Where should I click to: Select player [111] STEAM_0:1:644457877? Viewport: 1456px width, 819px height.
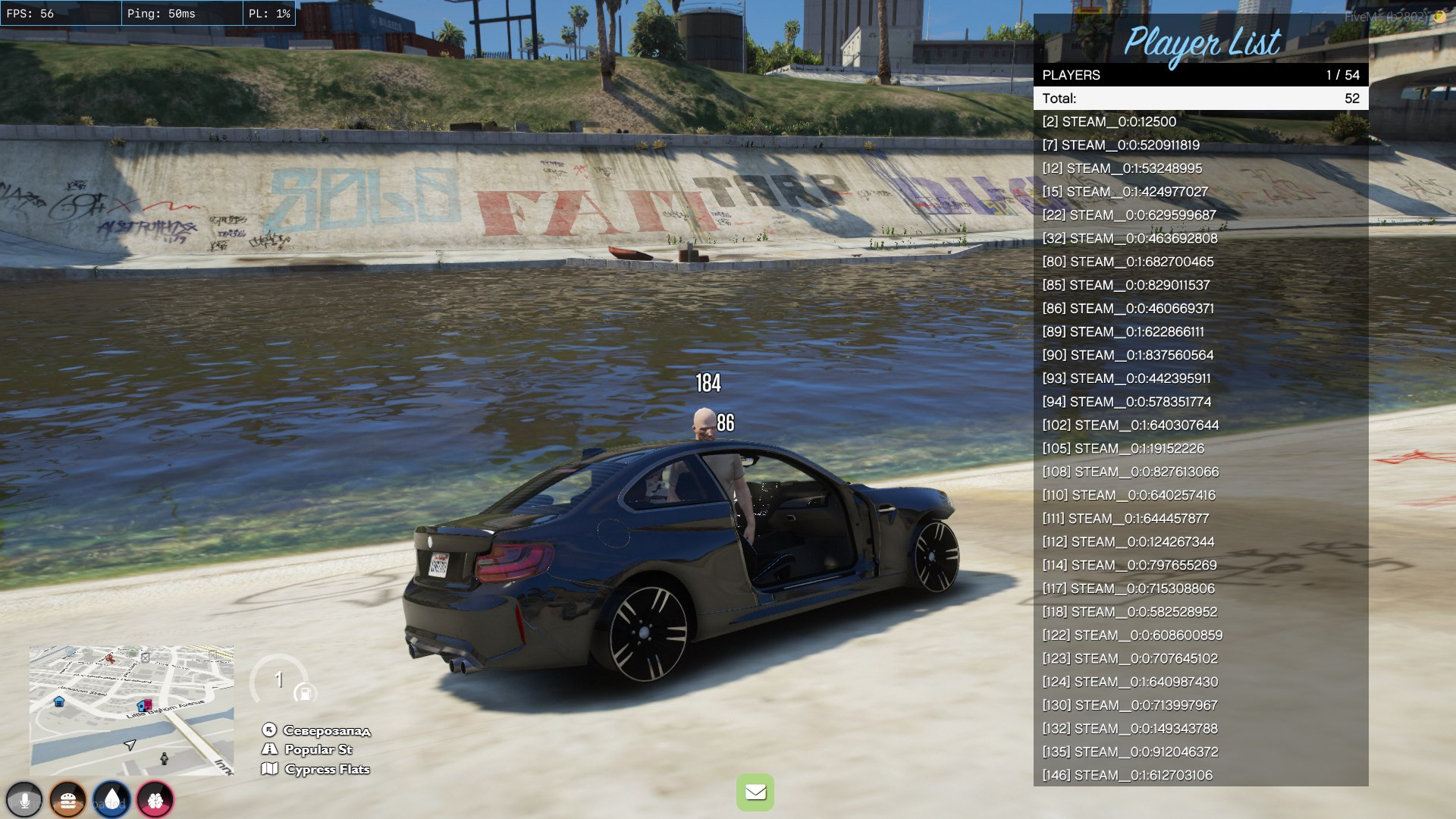pyautogui.click(x=1200, y=519)
